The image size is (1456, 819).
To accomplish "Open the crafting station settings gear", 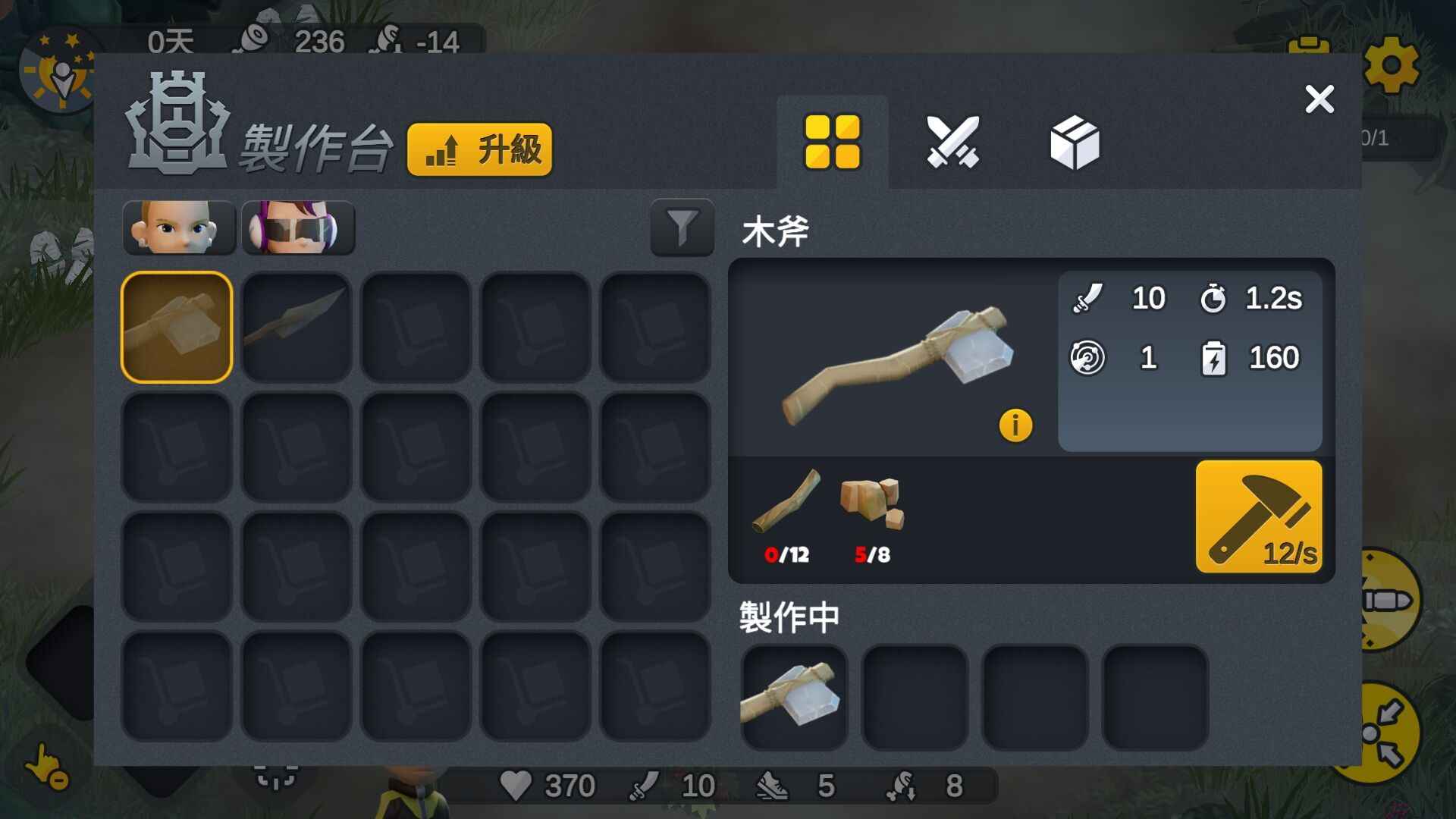I will click(1394, 67).
